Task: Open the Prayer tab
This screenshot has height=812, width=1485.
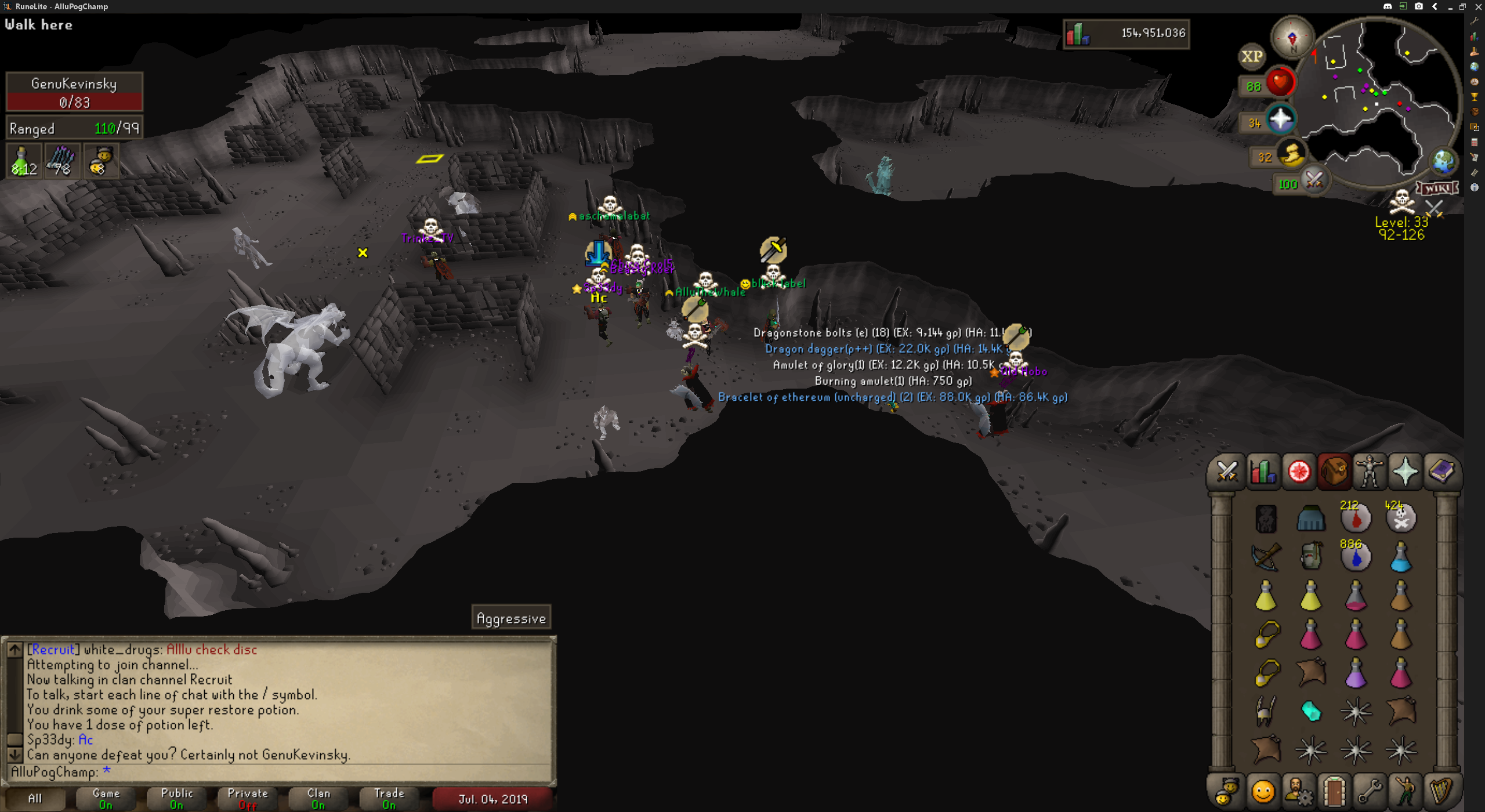Action: [x=1406, y=471]
